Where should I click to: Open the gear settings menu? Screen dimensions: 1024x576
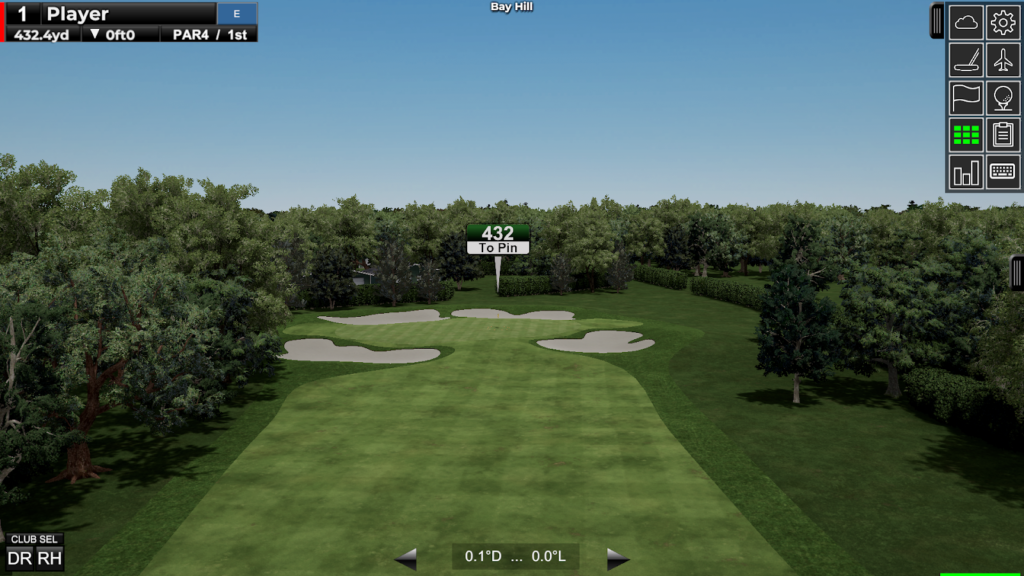tap(1003, 22)
